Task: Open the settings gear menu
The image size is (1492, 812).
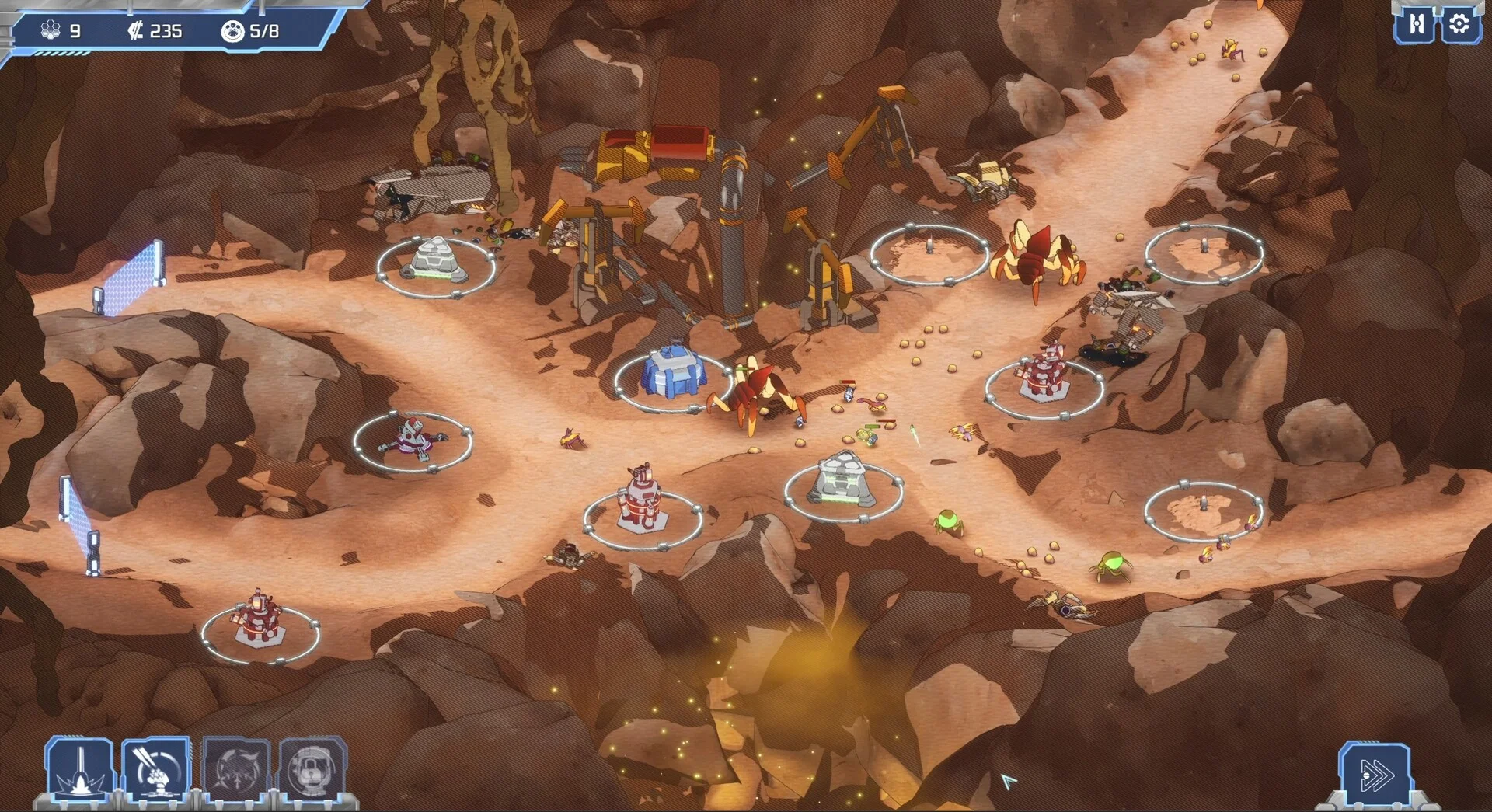Action: click(x=1459, y=25)
